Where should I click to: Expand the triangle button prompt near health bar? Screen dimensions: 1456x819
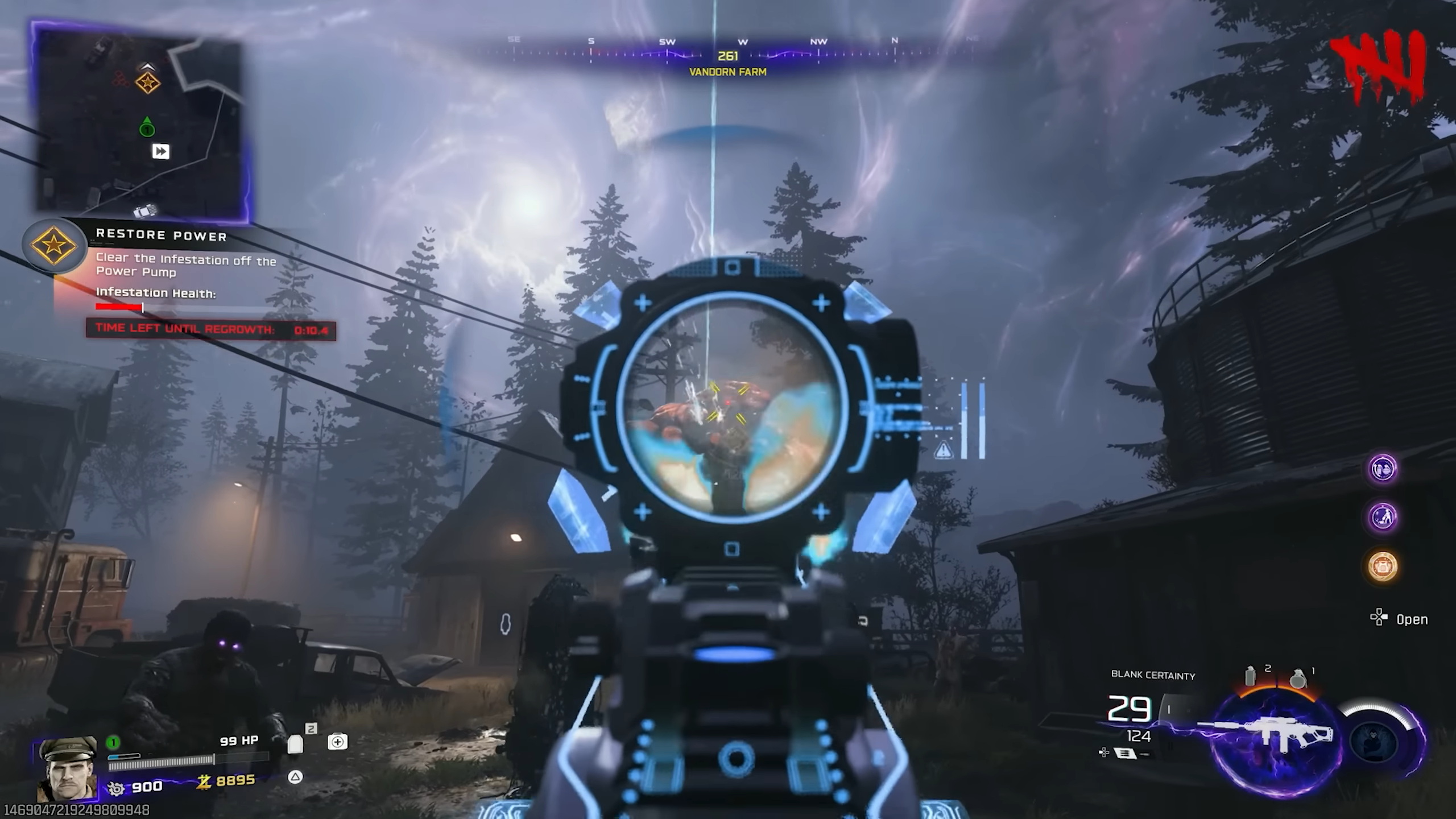click(296, 777)
